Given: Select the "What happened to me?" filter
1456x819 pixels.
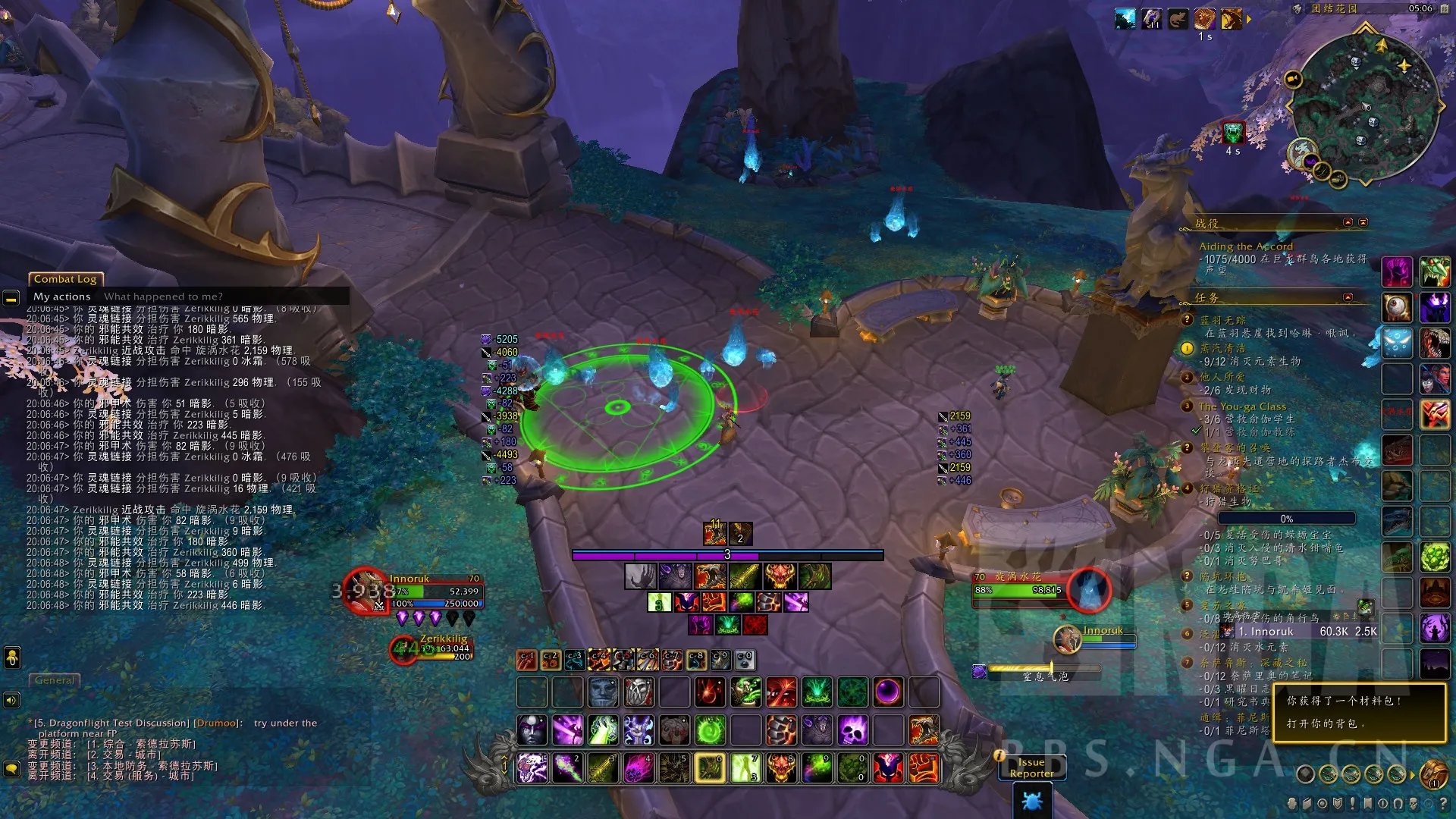Looking at the screenshot, I should click(163, 297).
